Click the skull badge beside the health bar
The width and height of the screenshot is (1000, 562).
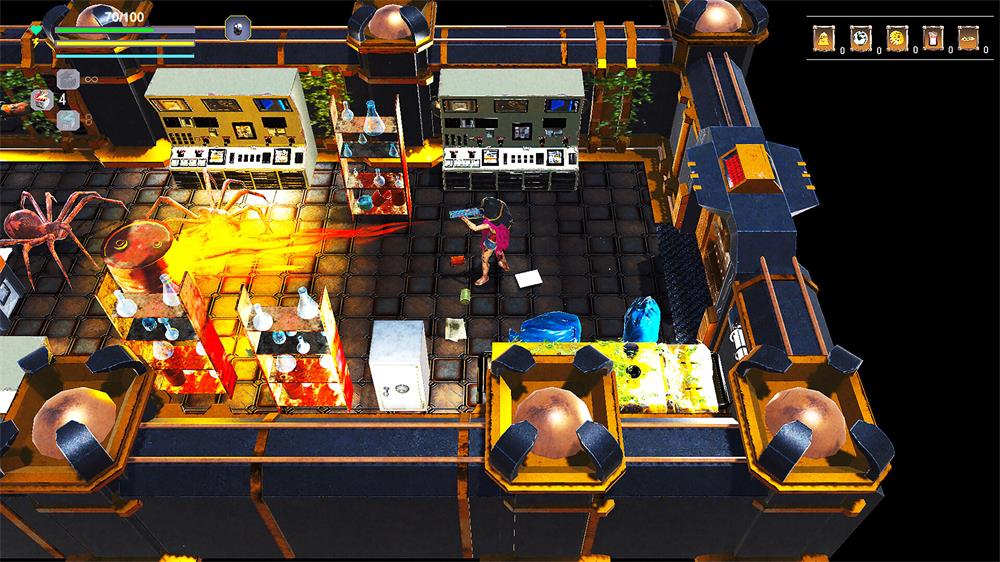coord(237,27)
